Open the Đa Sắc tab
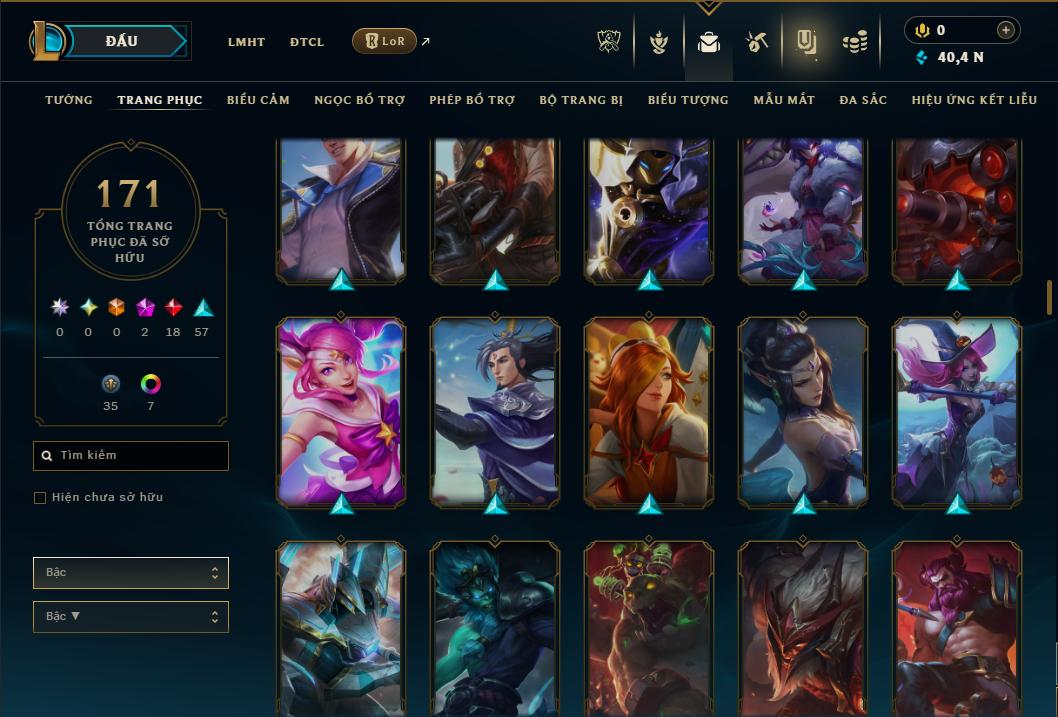1058x717 pixels. pyautogui.click(x=863, y=100)
